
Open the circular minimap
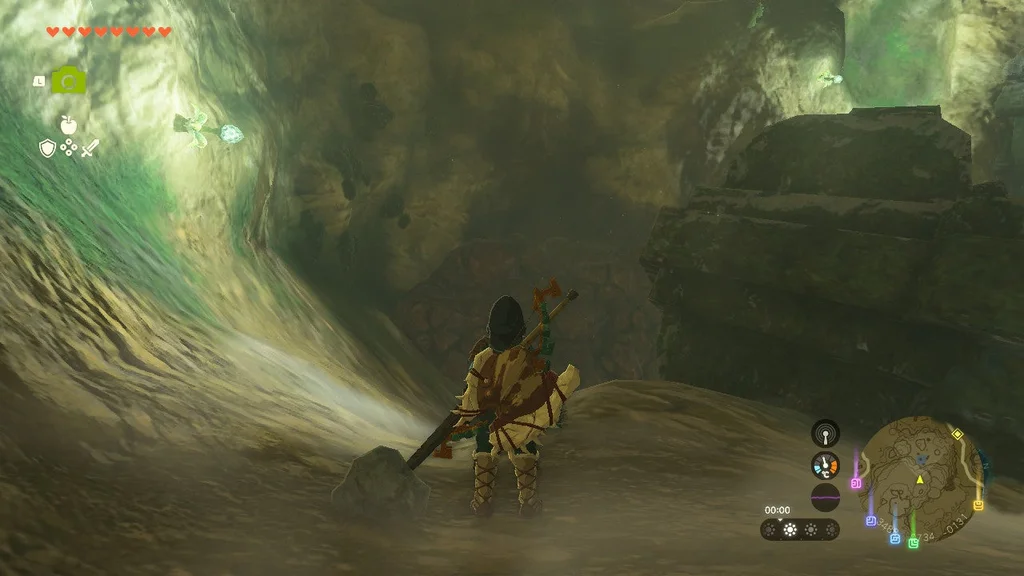920,479
